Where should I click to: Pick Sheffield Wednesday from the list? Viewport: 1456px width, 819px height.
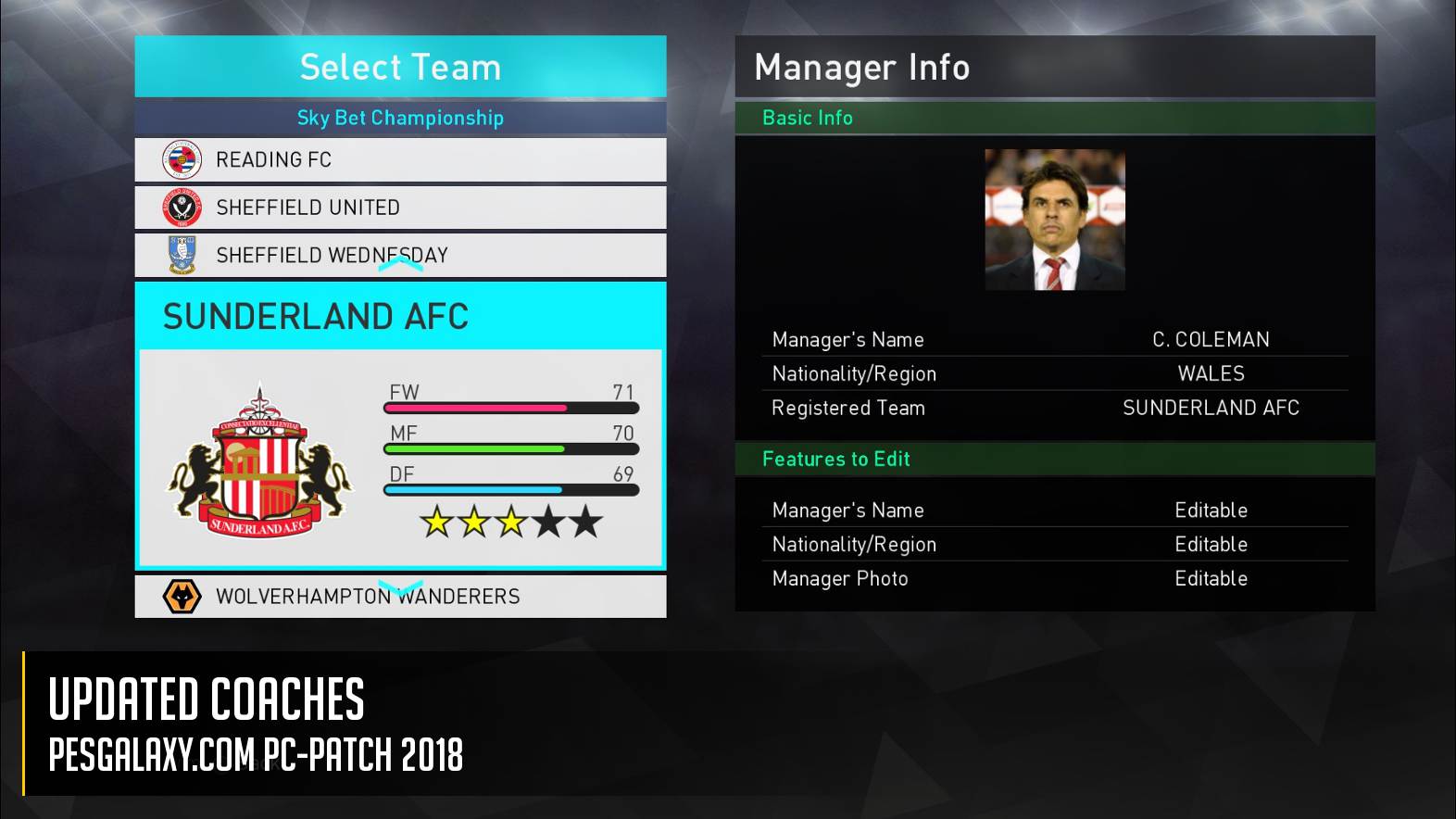[400, 255]
